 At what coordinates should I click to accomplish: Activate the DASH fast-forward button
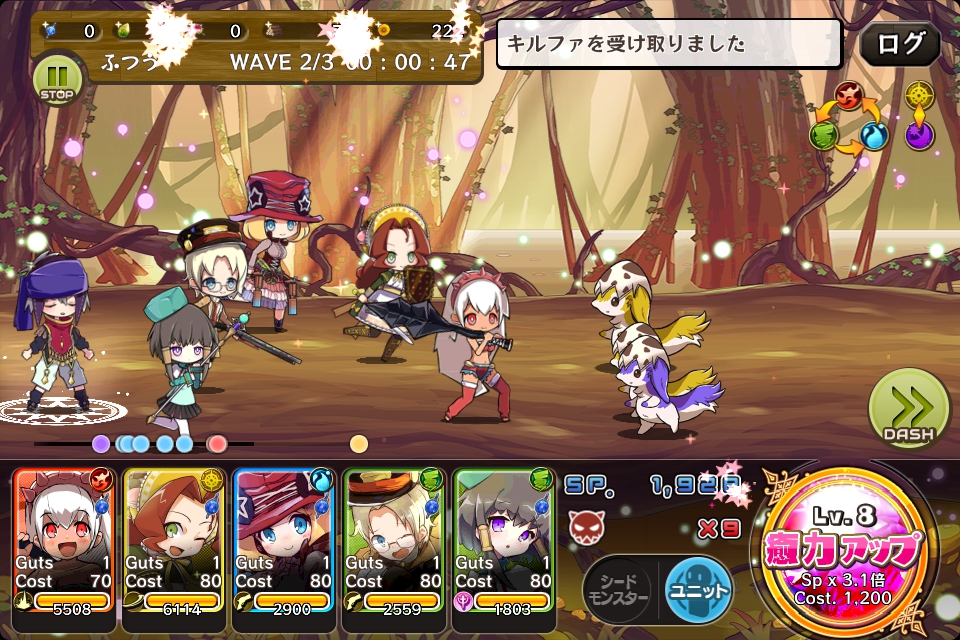[908, 409]
